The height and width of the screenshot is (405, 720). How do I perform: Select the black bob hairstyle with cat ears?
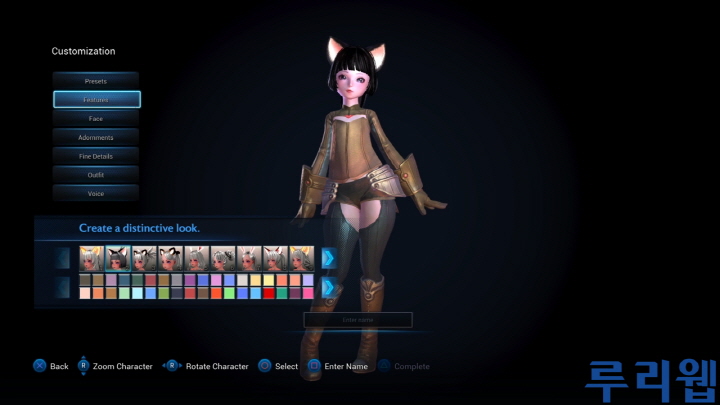click(118, 258)
